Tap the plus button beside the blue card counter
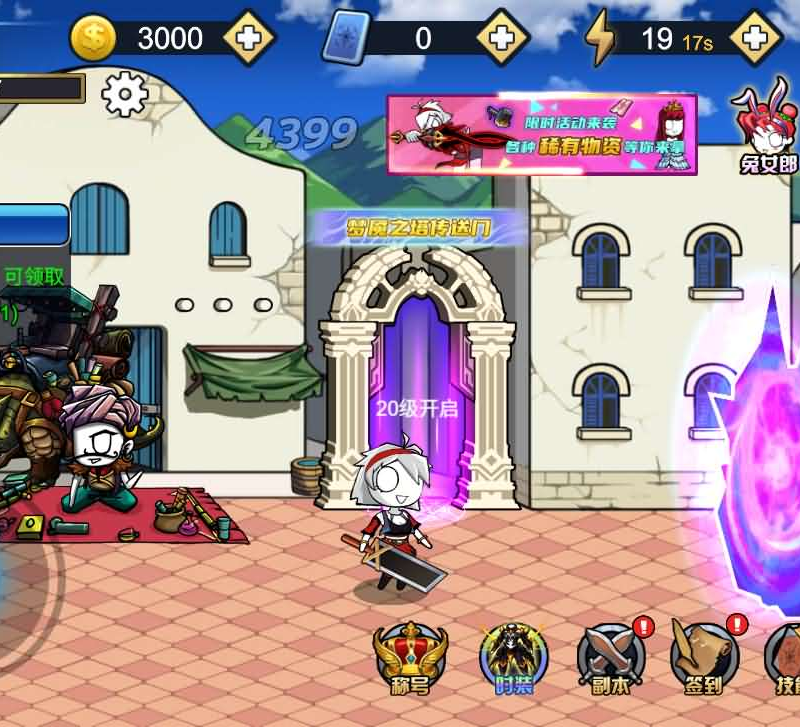This screenshot has width=800, height=727. point(502,38)
